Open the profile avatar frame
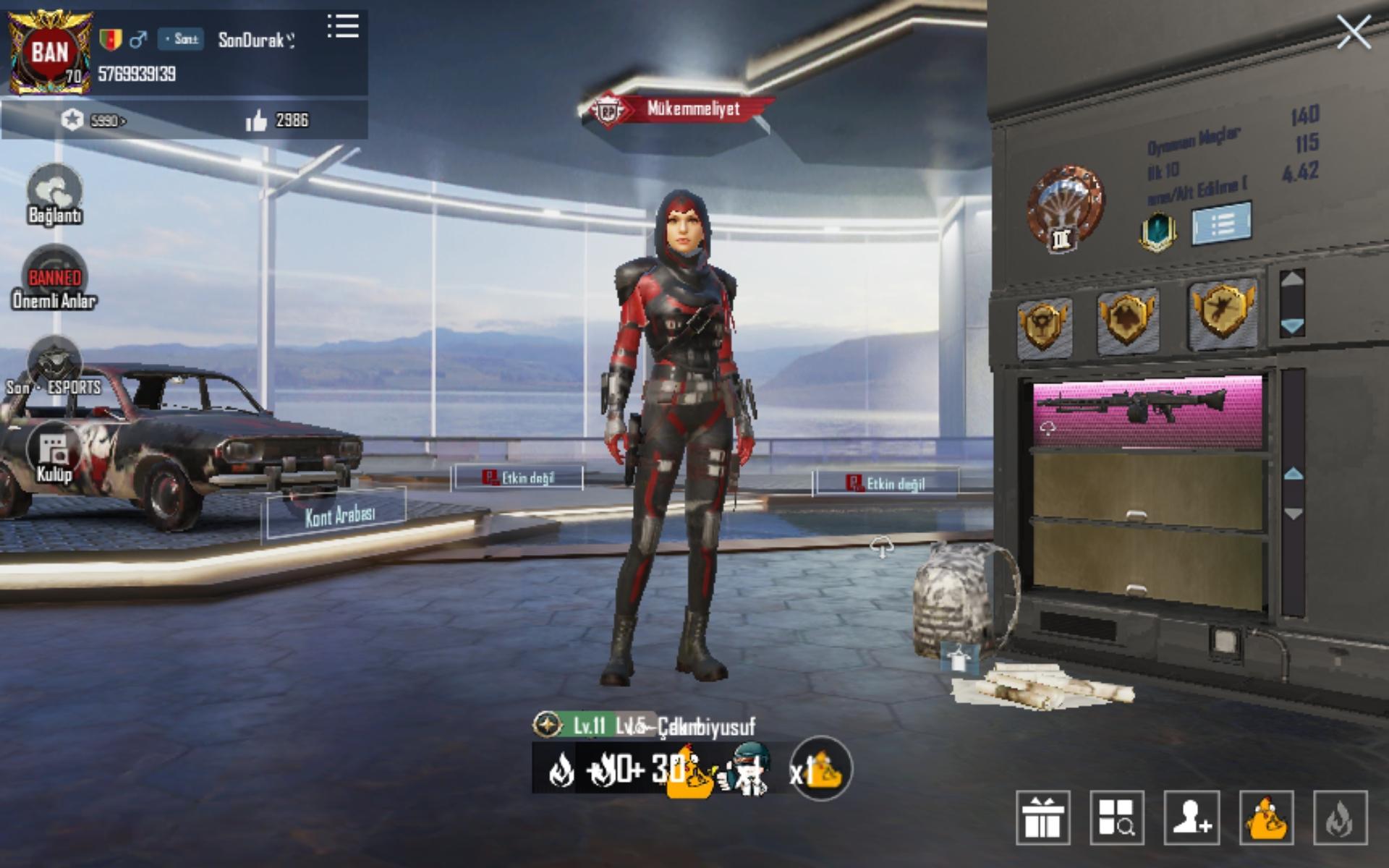Viewport: 1389px width, 868px height. click(49, 52)
